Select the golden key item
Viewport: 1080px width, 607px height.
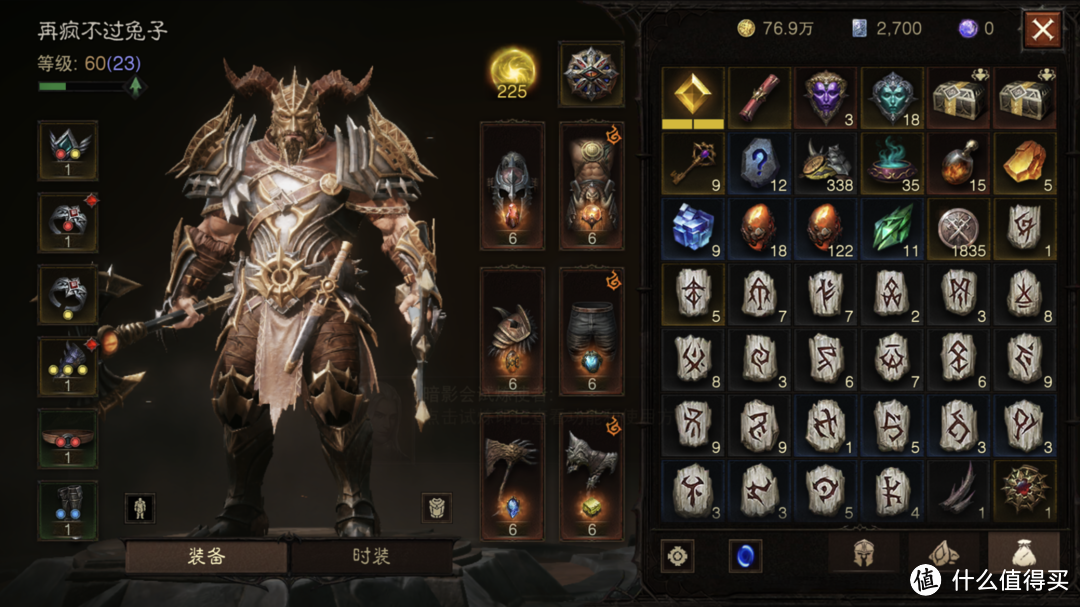(x=693, y=163)
